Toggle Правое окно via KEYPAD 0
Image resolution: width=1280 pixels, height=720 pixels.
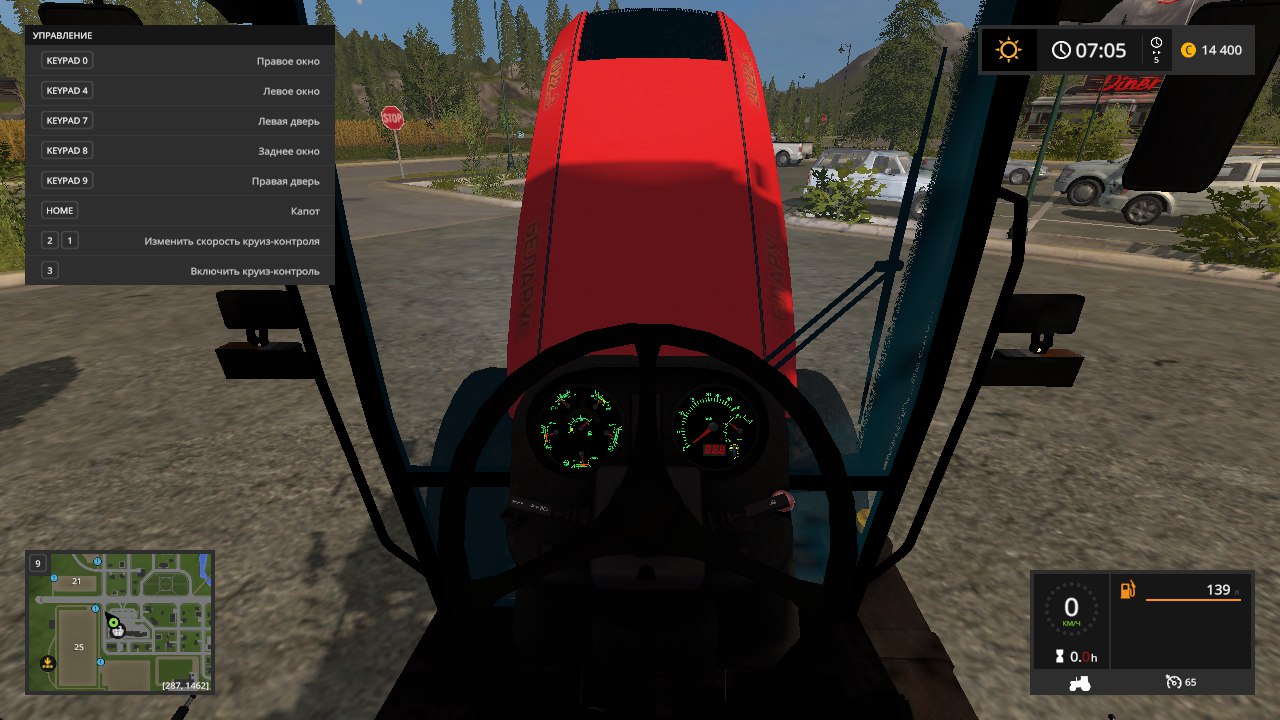67,60
